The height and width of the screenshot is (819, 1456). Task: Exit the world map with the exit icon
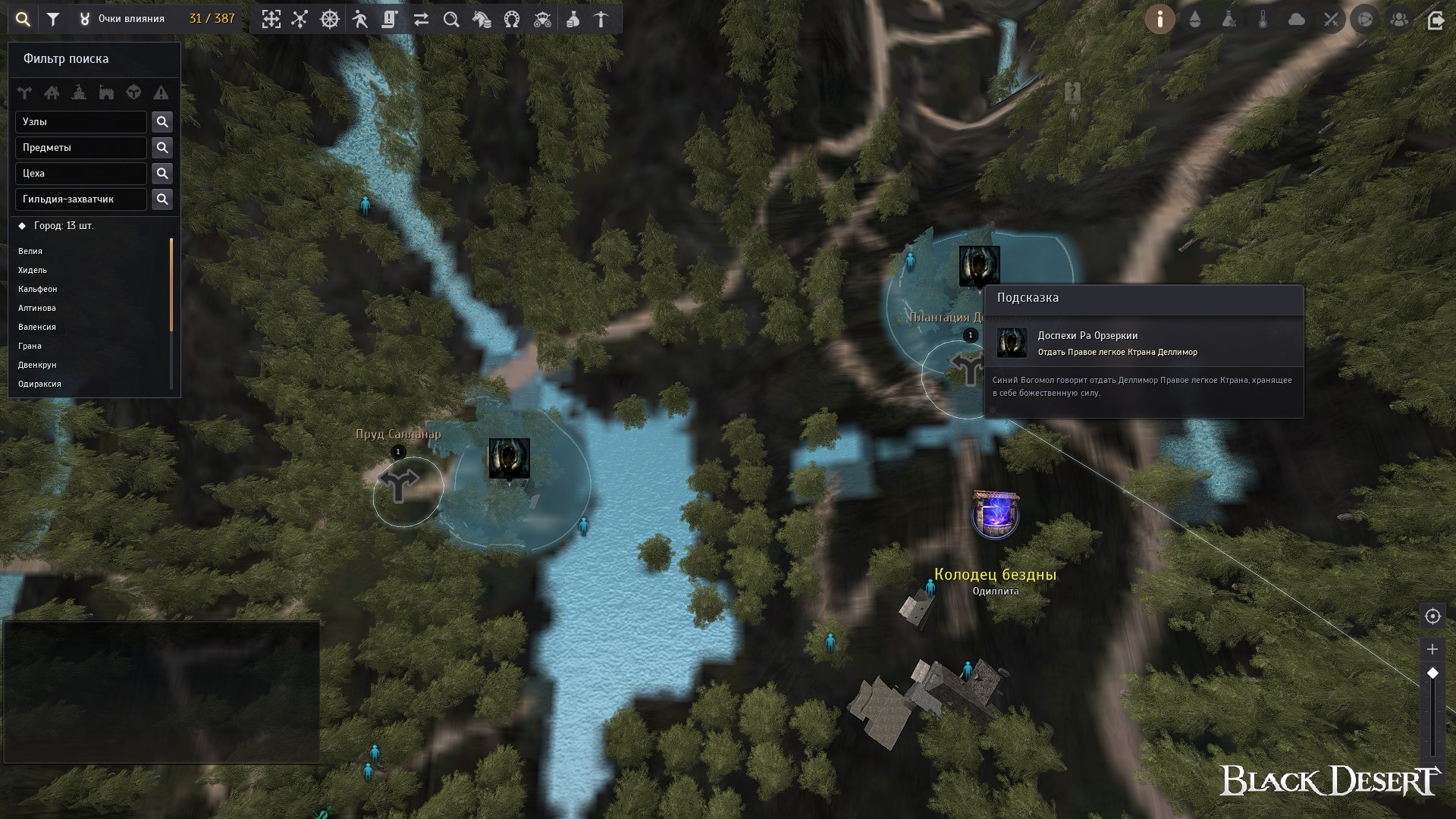coord(1435,20)
